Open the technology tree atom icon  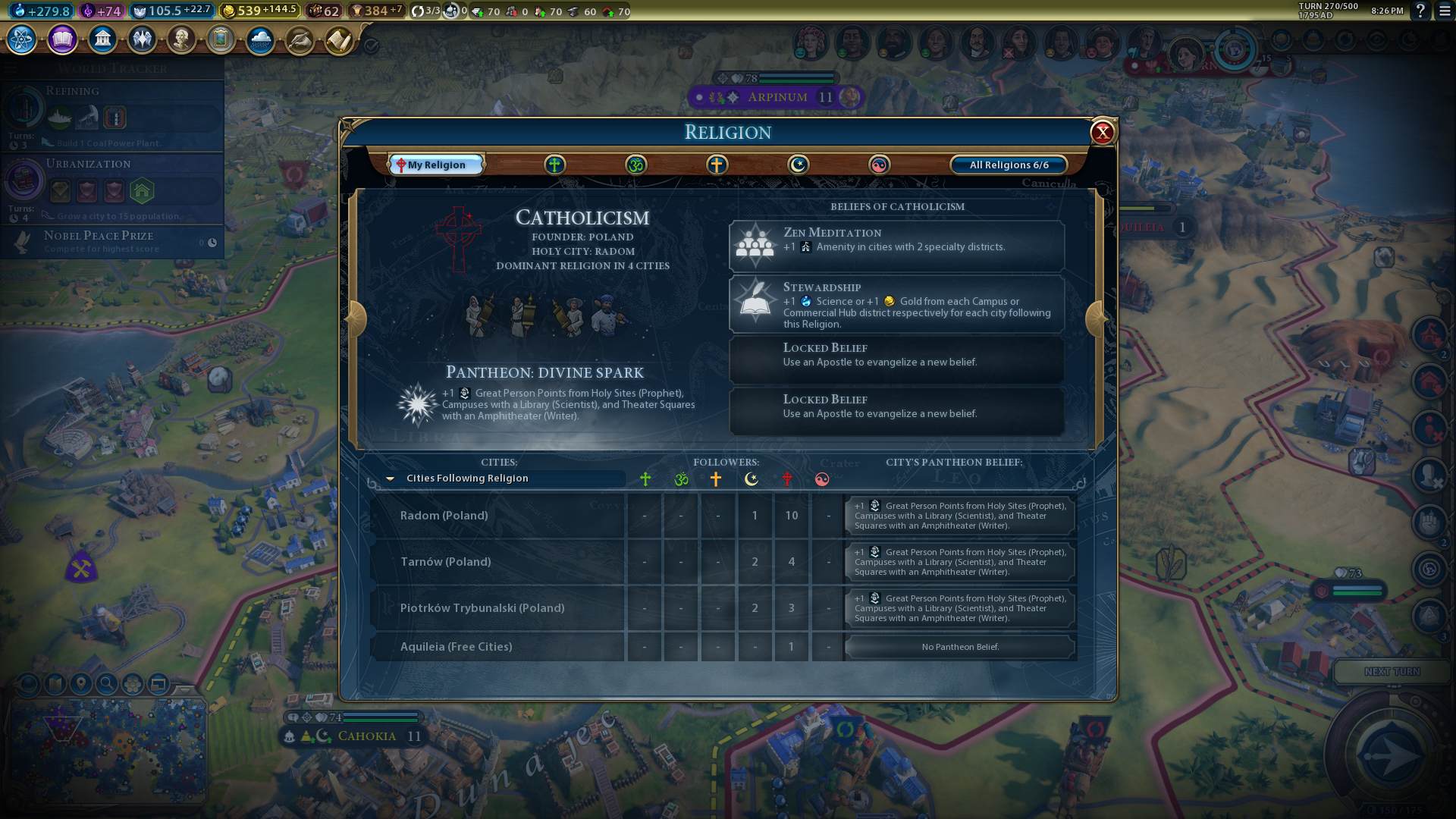(22, 39)
